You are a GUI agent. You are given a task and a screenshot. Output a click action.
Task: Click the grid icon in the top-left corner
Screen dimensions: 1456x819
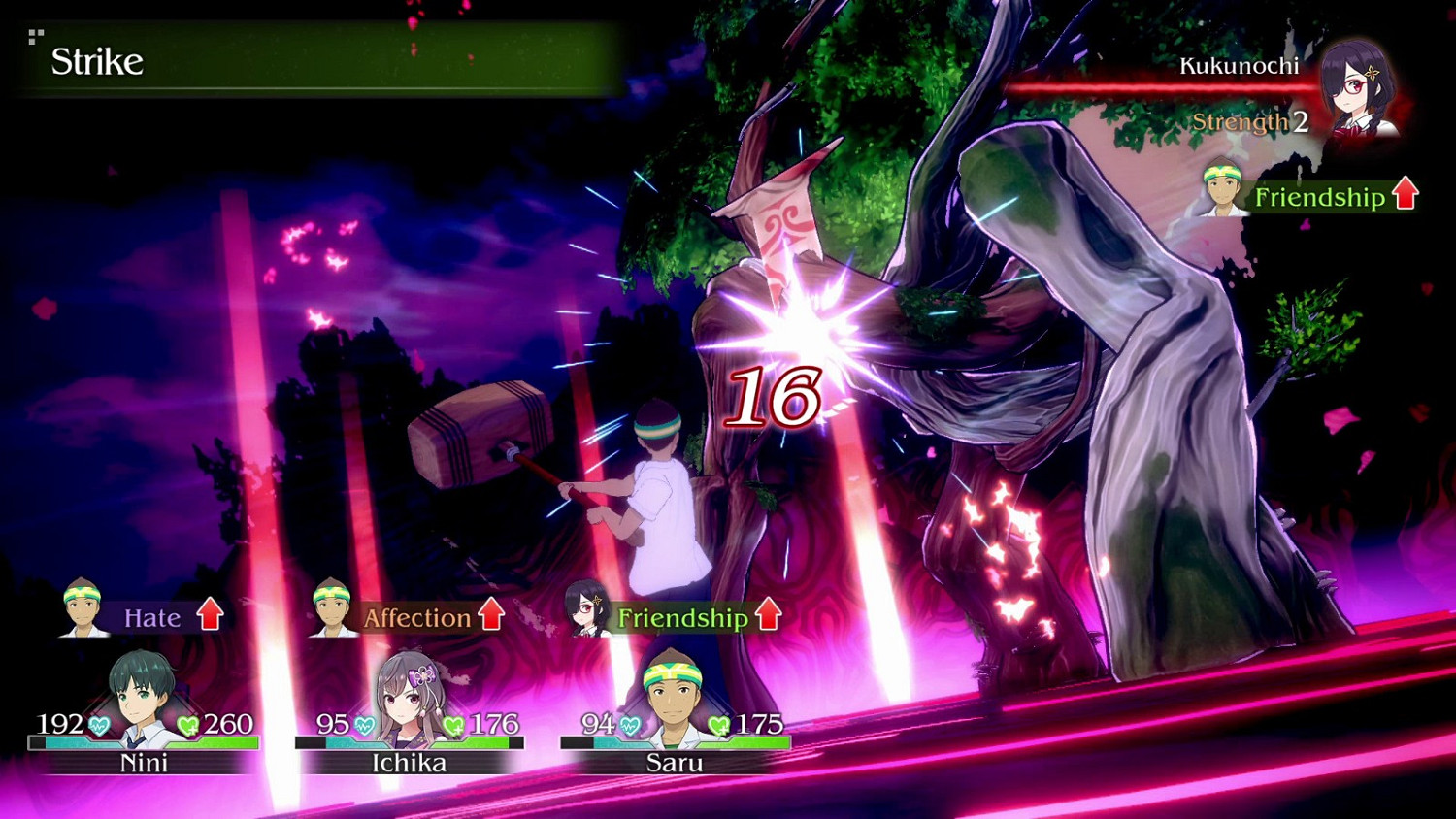pos(37,38)
